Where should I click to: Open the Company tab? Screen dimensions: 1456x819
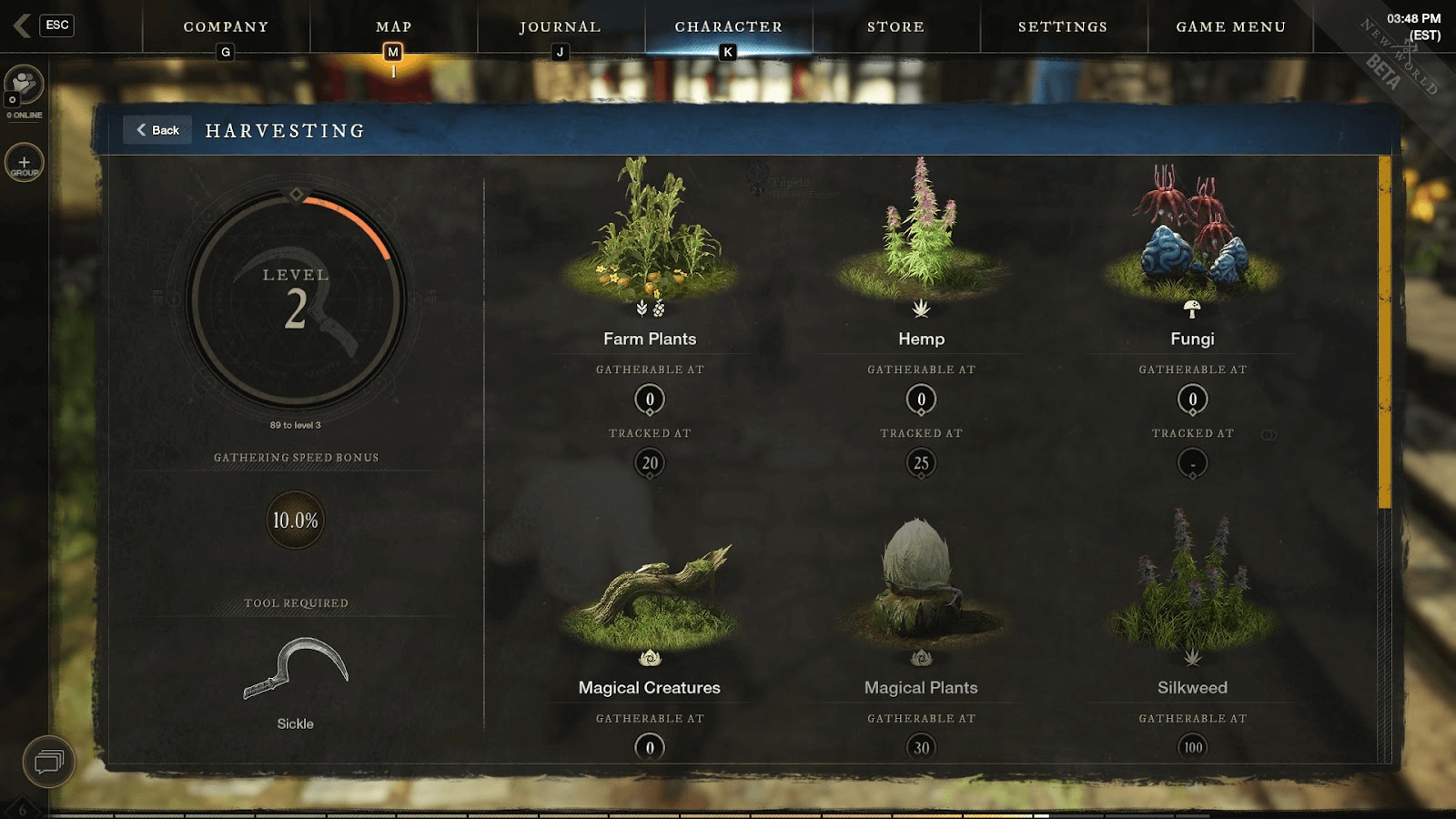point(226,27)
